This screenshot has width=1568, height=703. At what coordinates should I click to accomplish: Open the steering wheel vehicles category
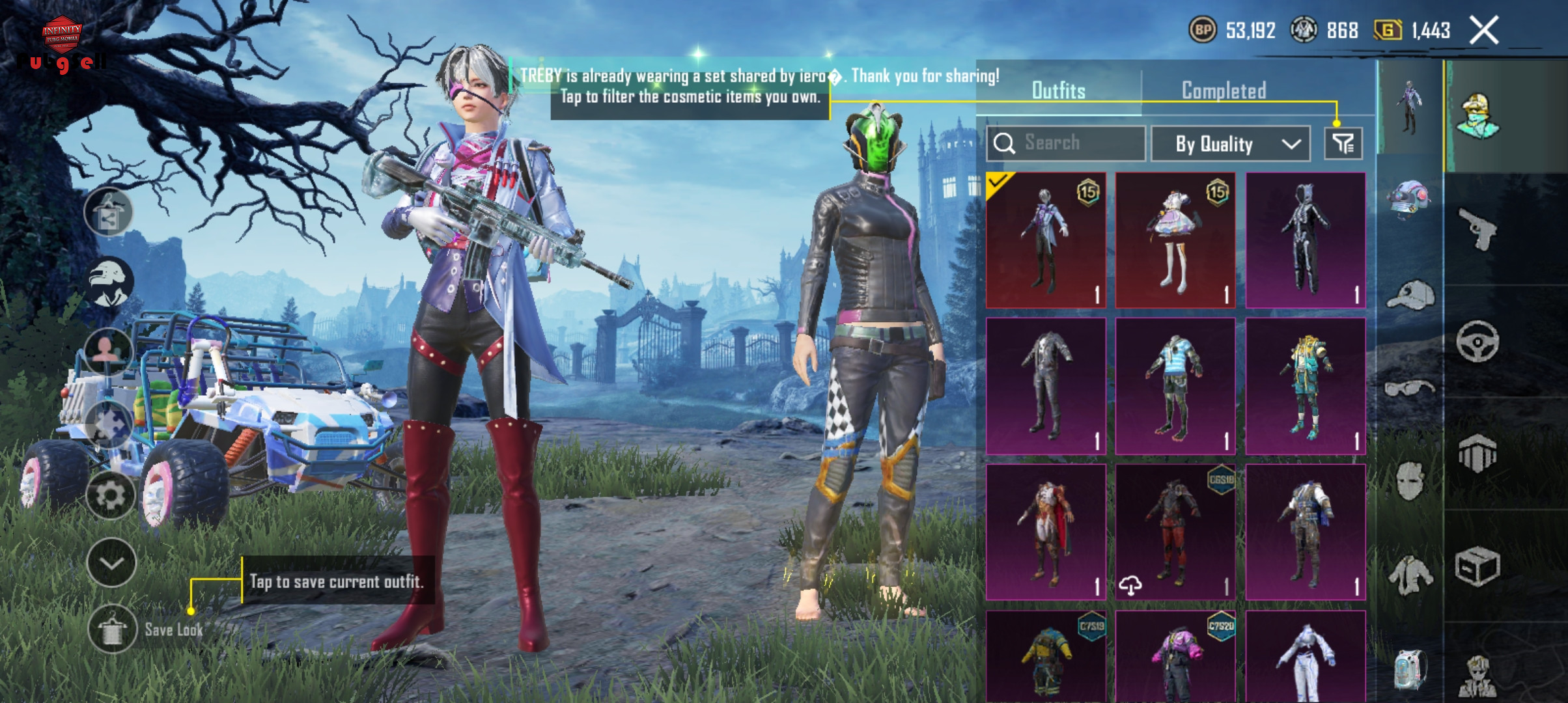tap(1477, 341)
